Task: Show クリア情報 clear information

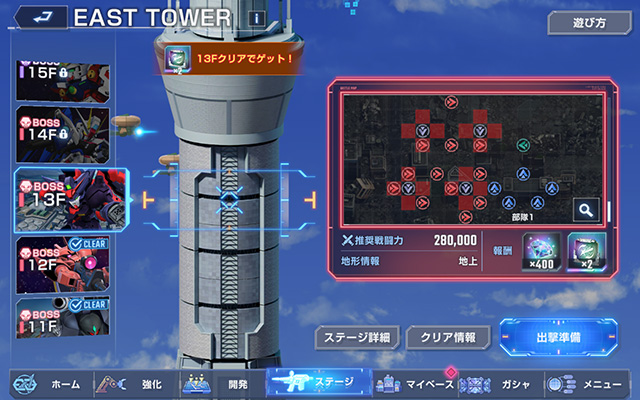Action: [x=448, y=337]
